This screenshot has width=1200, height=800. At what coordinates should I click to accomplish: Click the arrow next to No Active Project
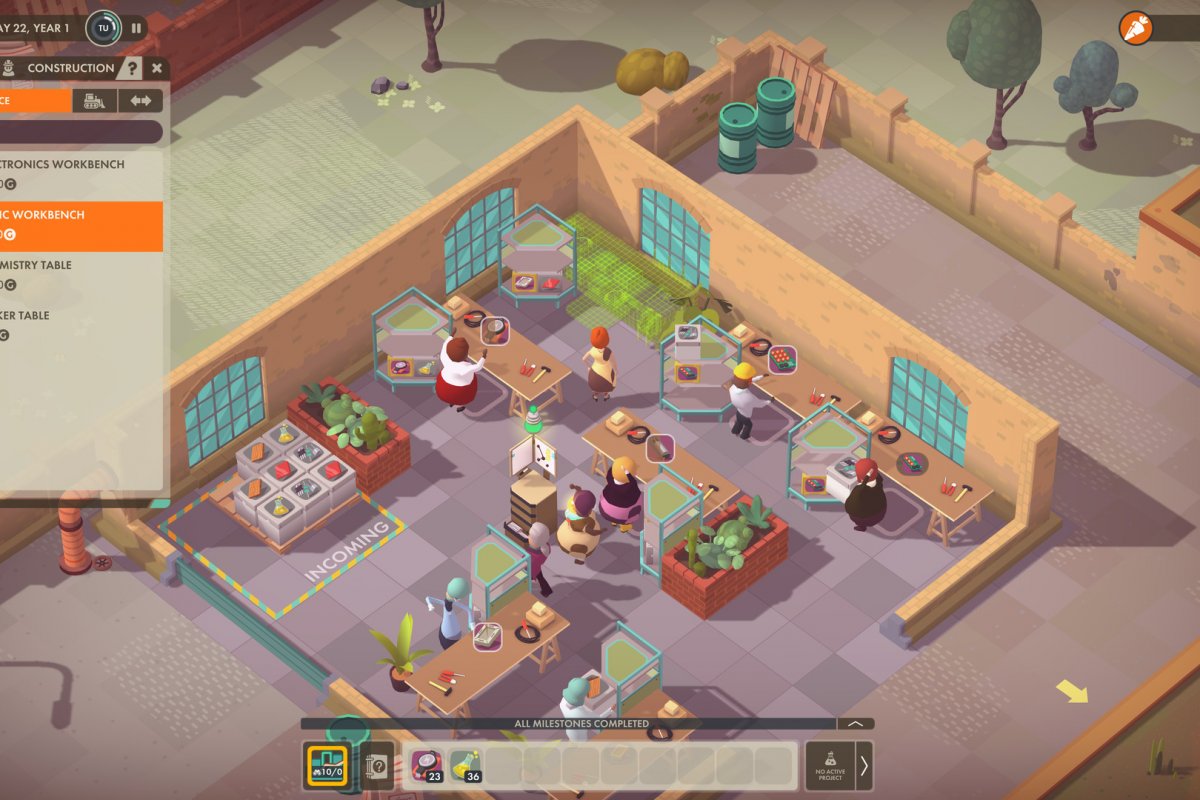pos(864,766)
